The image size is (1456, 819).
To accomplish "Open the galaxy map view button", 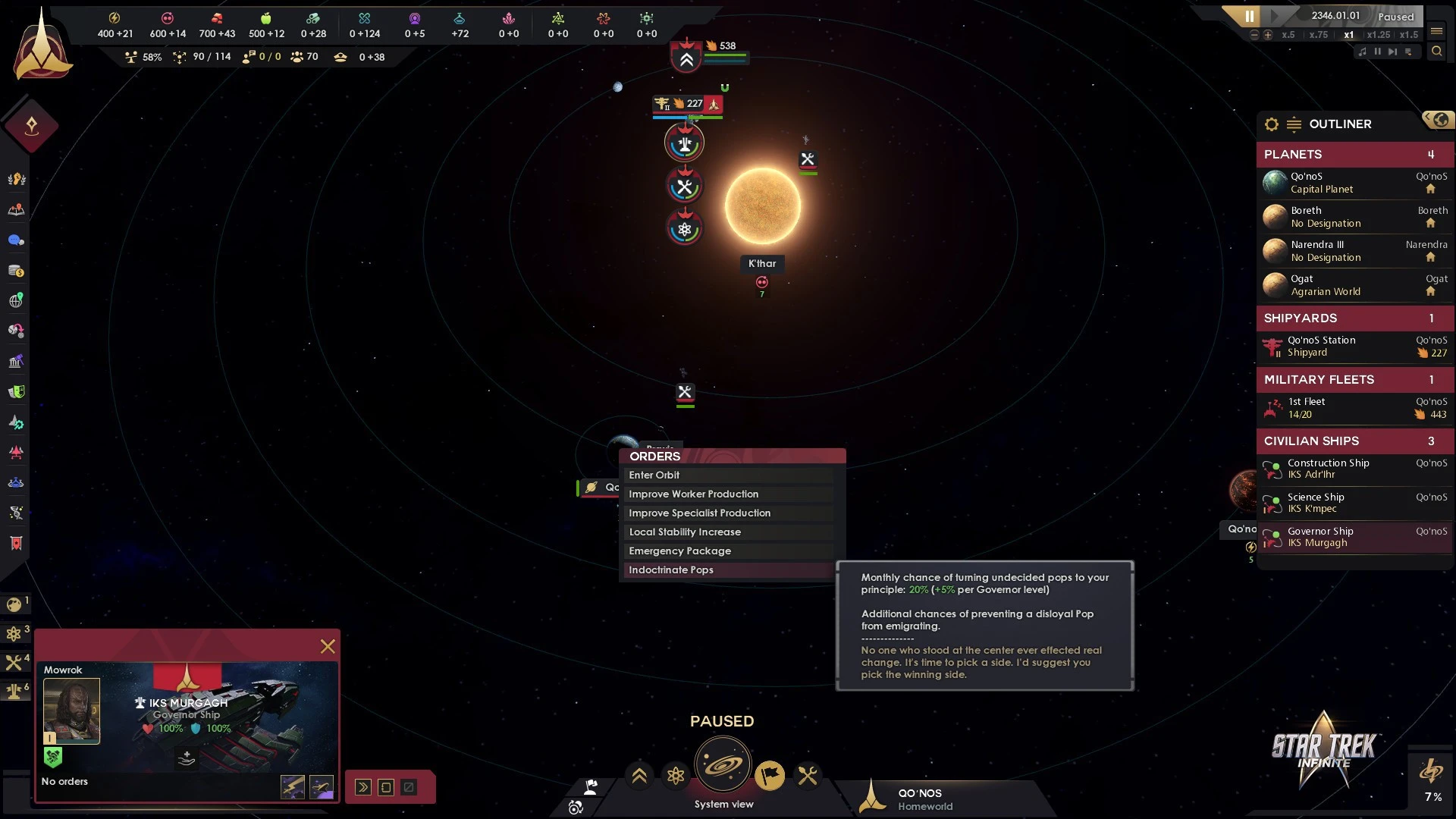I will pos(722,764).
